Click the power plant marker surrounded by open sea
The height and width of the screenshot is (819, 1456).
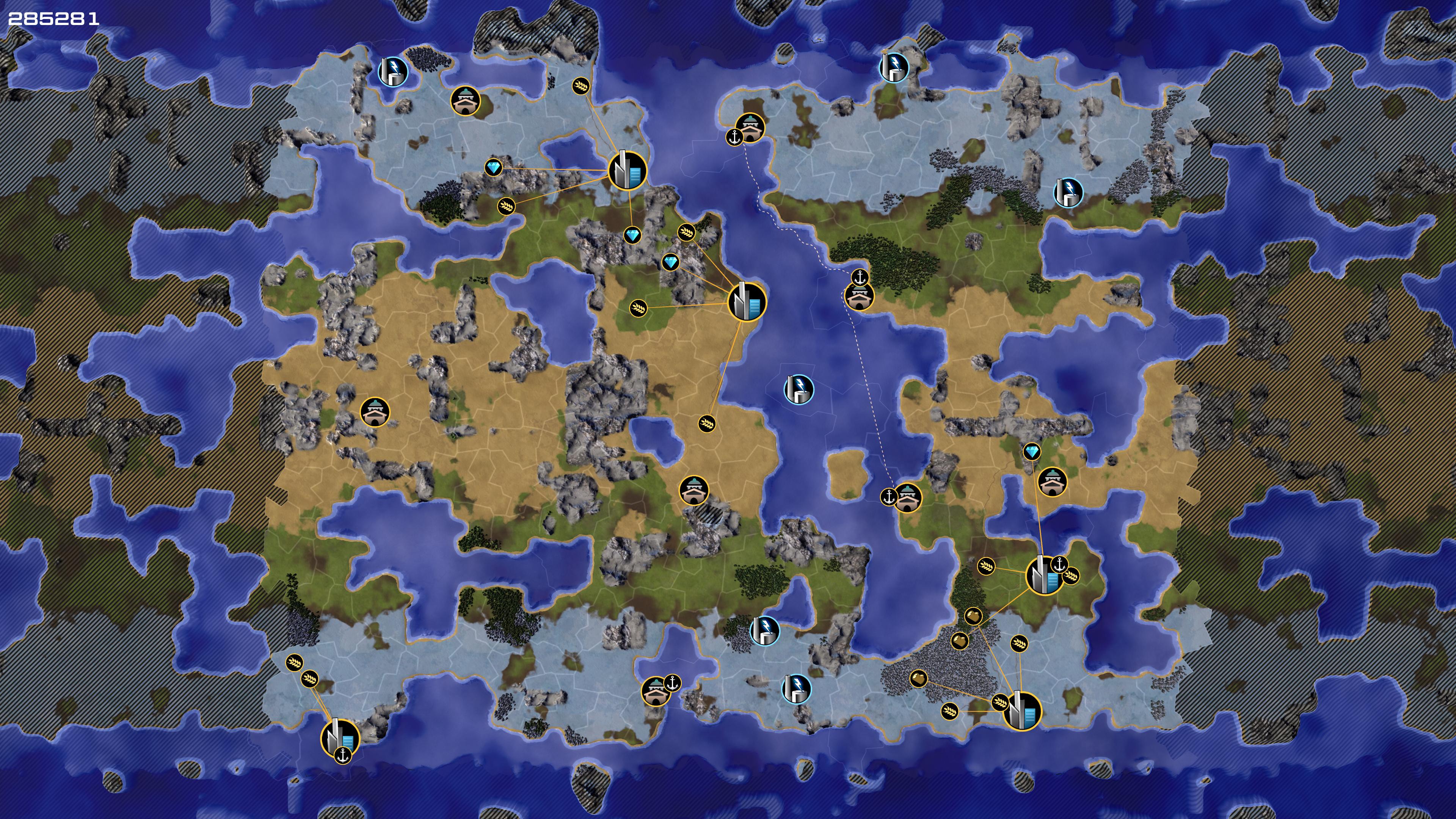799,389
